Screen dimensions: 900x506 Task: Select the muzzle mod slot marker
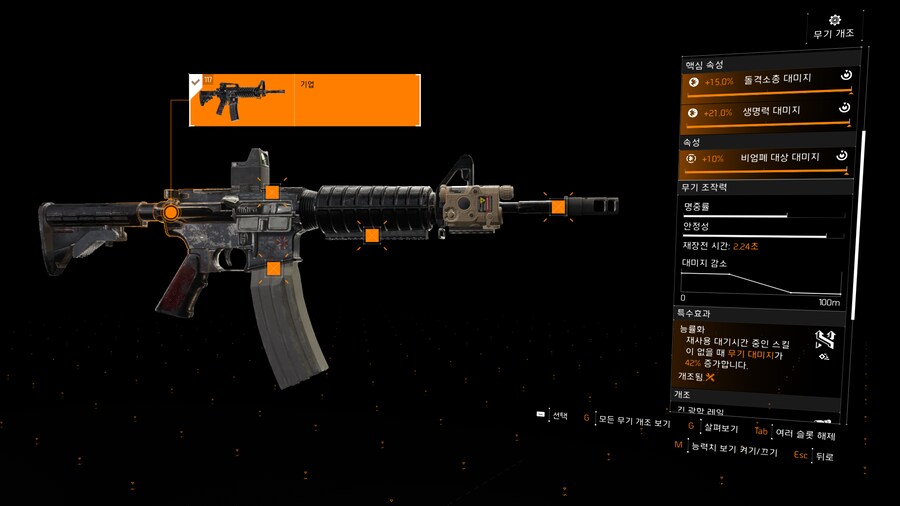pyautogui.click(x=558, y=206)
